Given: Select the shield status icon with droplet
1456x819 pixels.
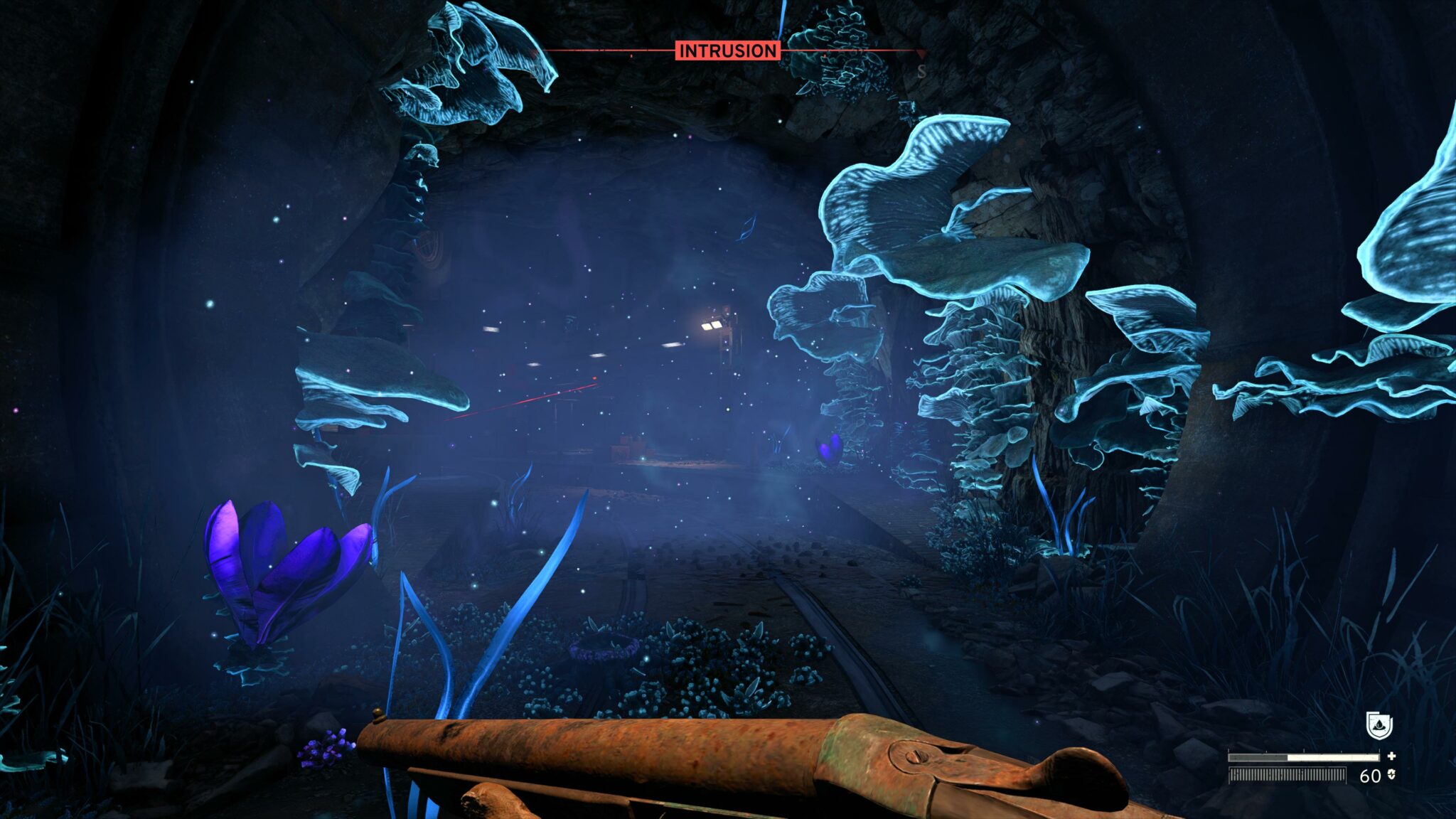Looking at the screenshot, I should (x=1379, y=726).
